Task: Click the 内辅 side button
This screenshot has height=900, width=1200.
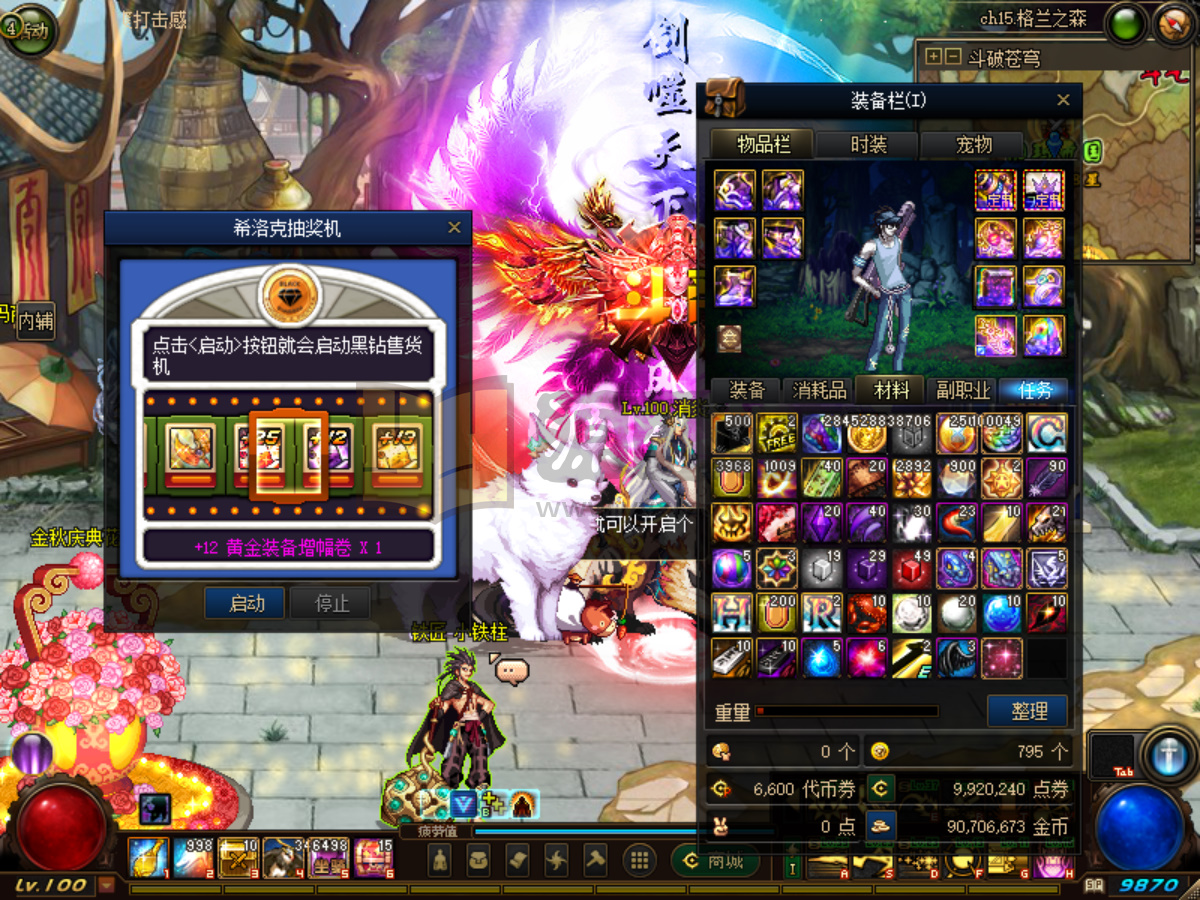Action: pyautogui.click(x=37, y=320)
